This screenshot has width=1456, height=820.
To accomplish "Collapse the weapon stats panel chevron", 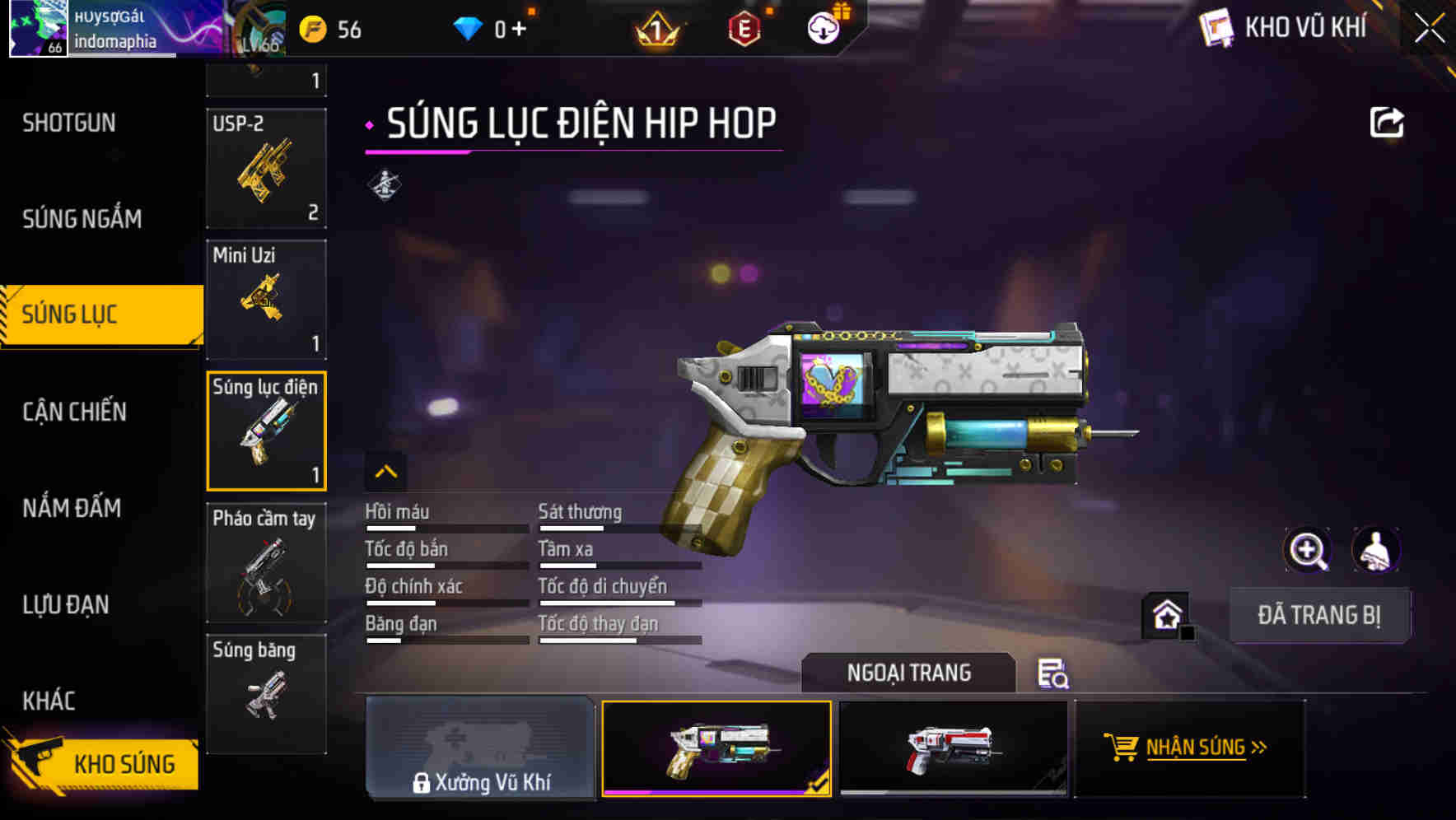I will click(385, 471).
